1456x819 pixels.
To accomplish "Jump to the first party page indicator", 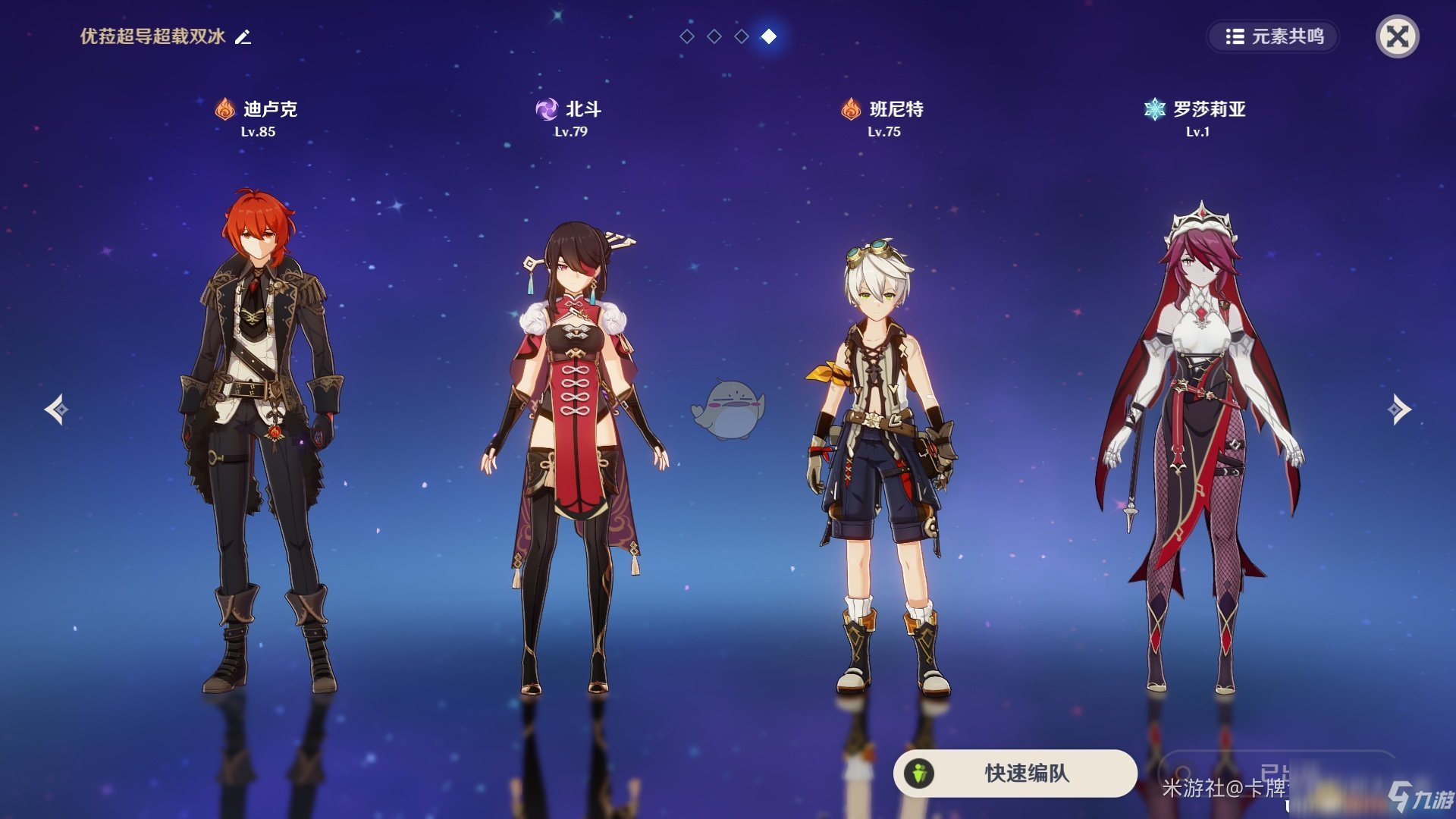I will tap(687, 36).
